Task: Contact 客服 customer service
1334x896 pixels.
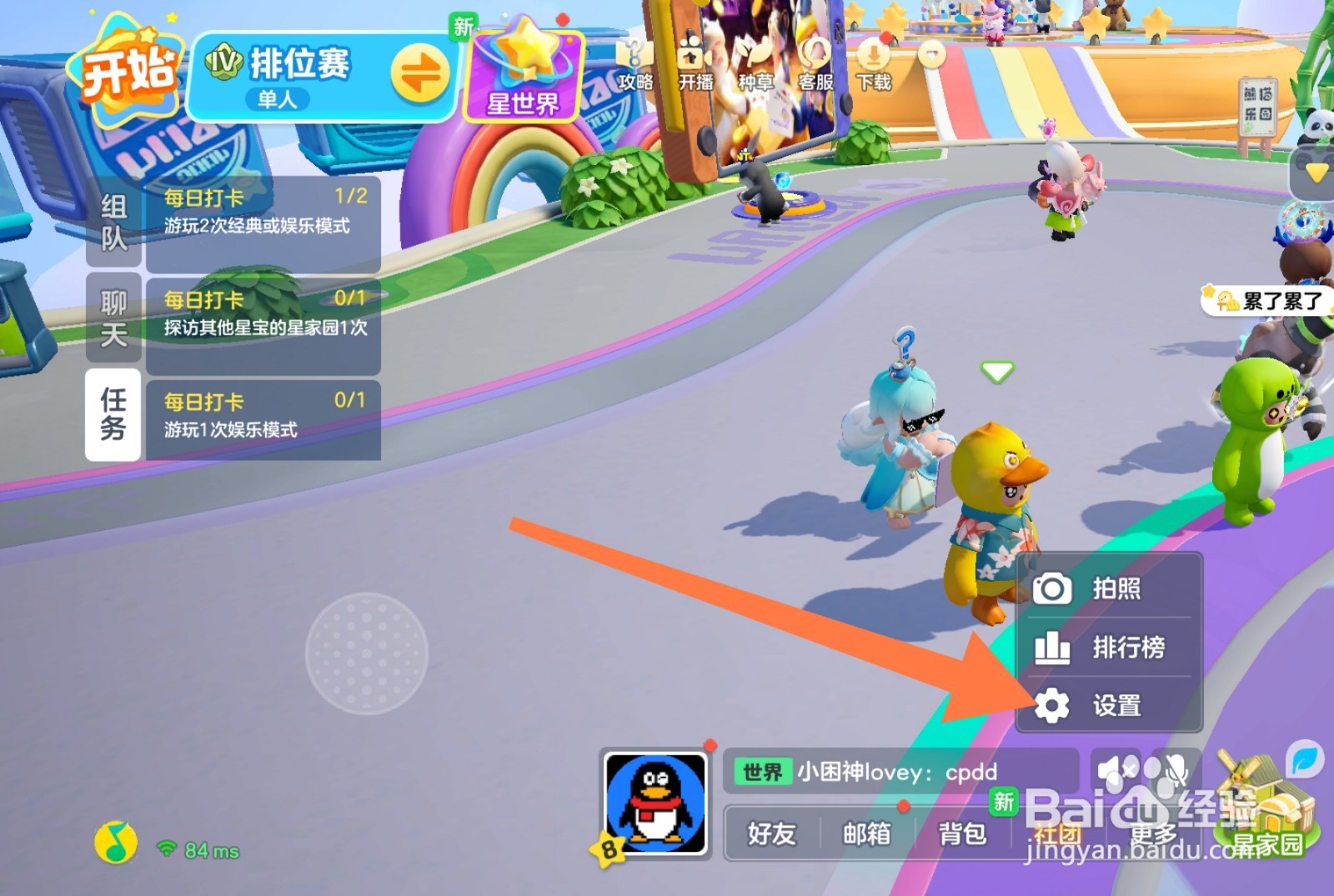Action: tap(813, 63)
